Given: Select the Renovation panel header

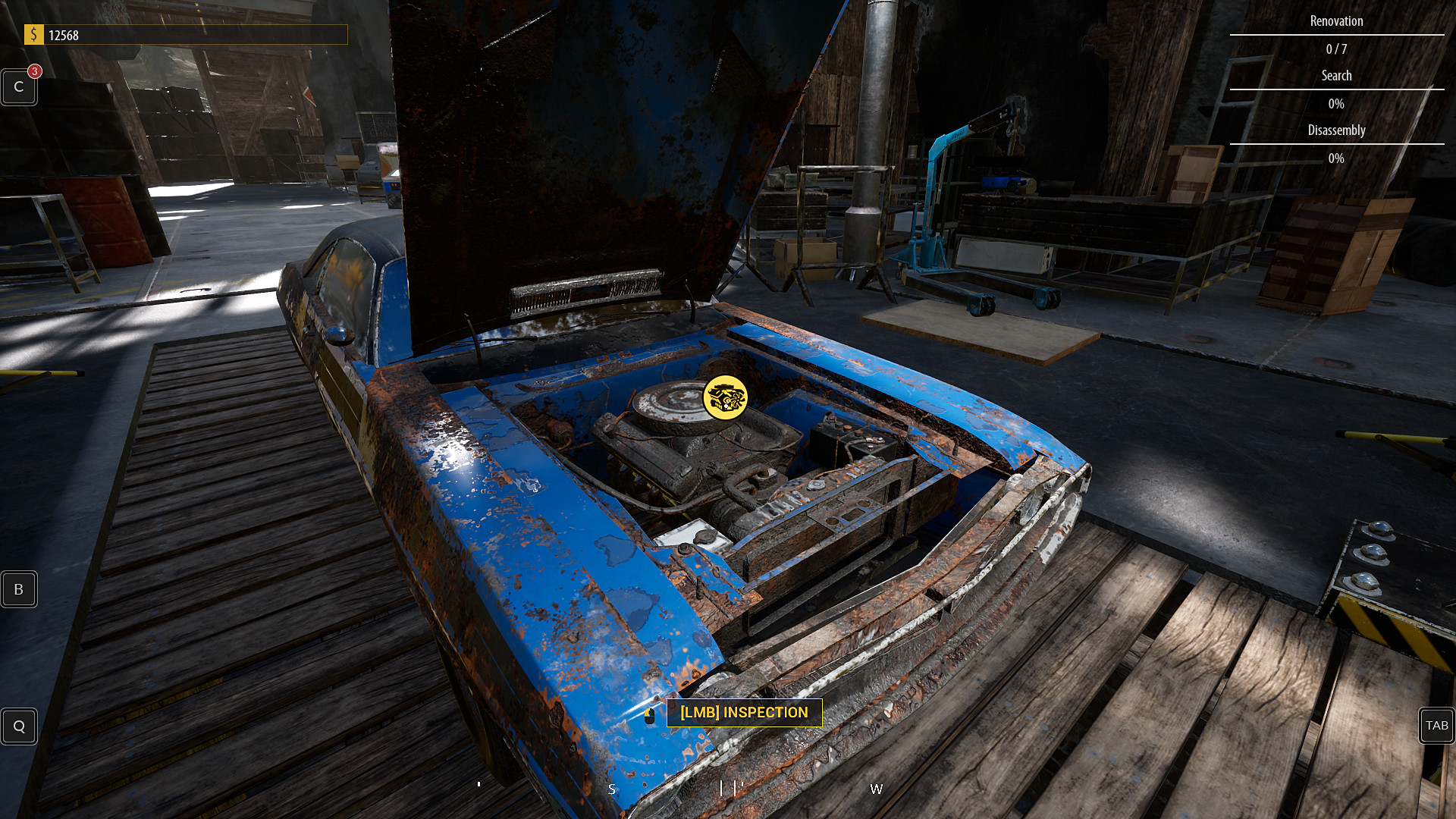Looking at the screenshot, I should [x=1336, y=20].
